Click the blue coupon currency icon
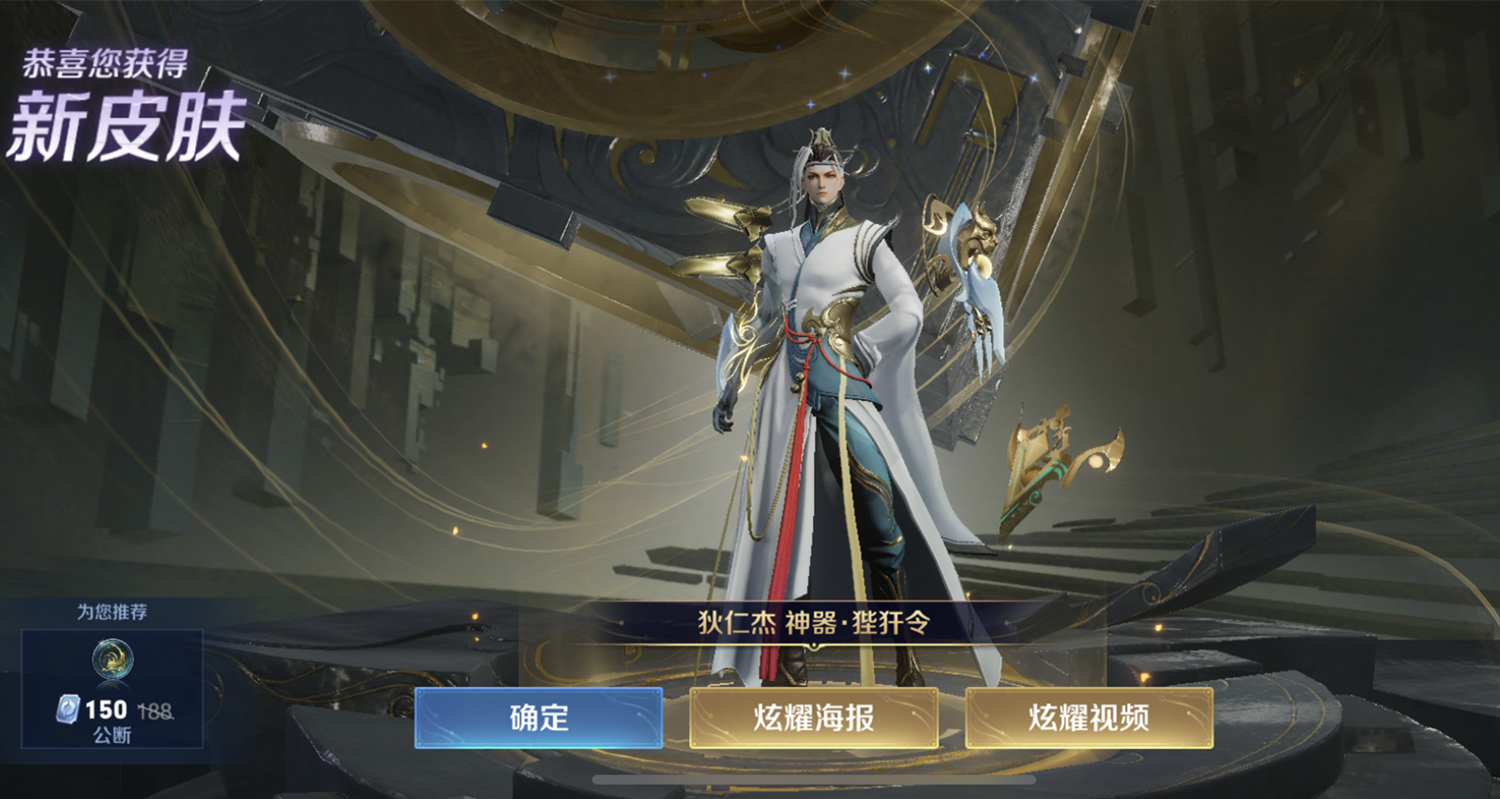 click(66, 712)
